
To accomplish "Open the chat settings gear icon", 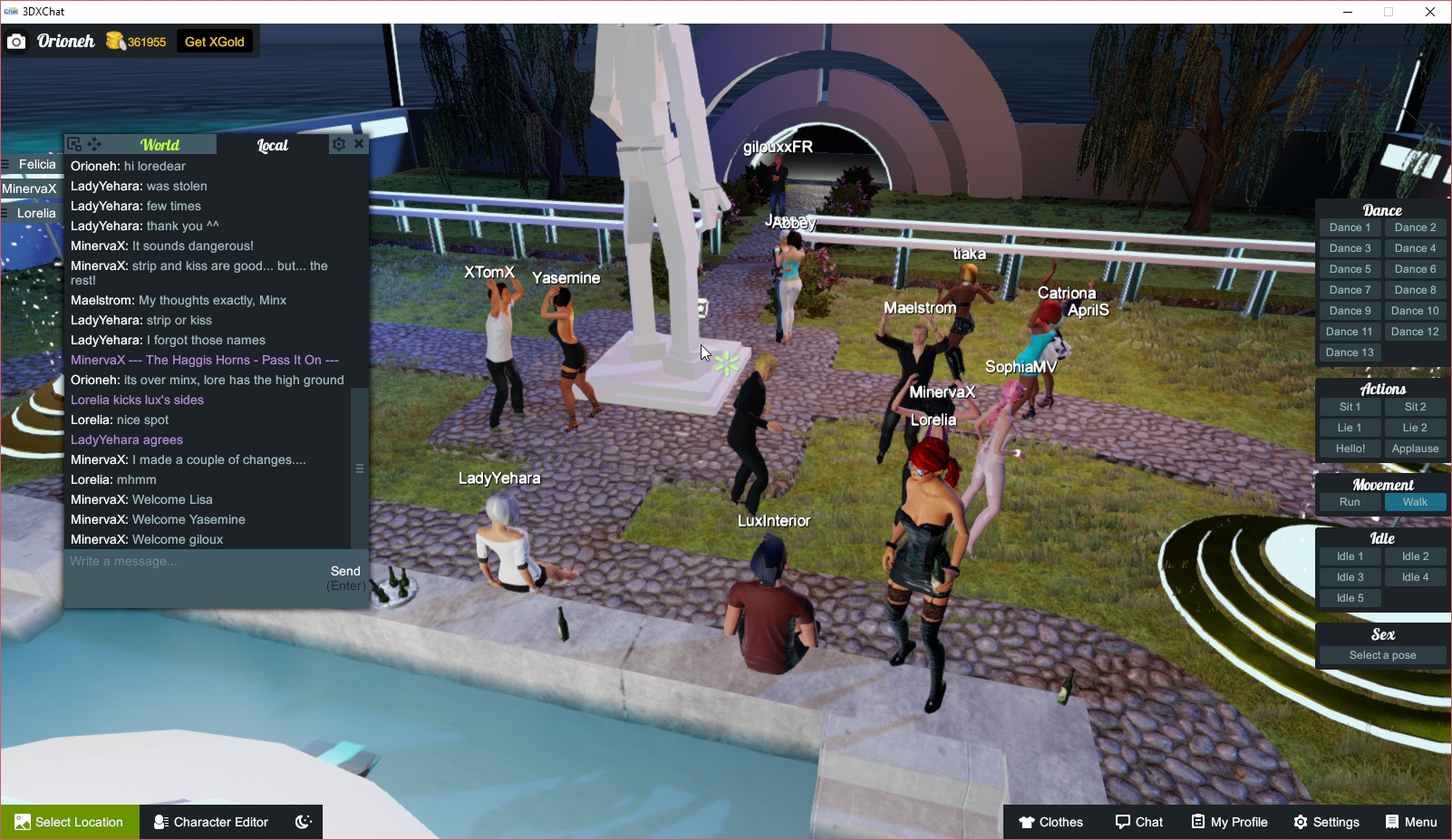I will click(338, 143).
